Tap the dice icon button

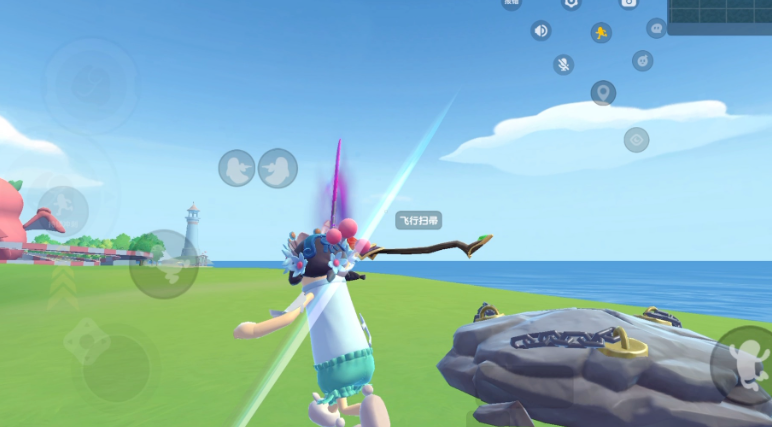coord(87,342)
